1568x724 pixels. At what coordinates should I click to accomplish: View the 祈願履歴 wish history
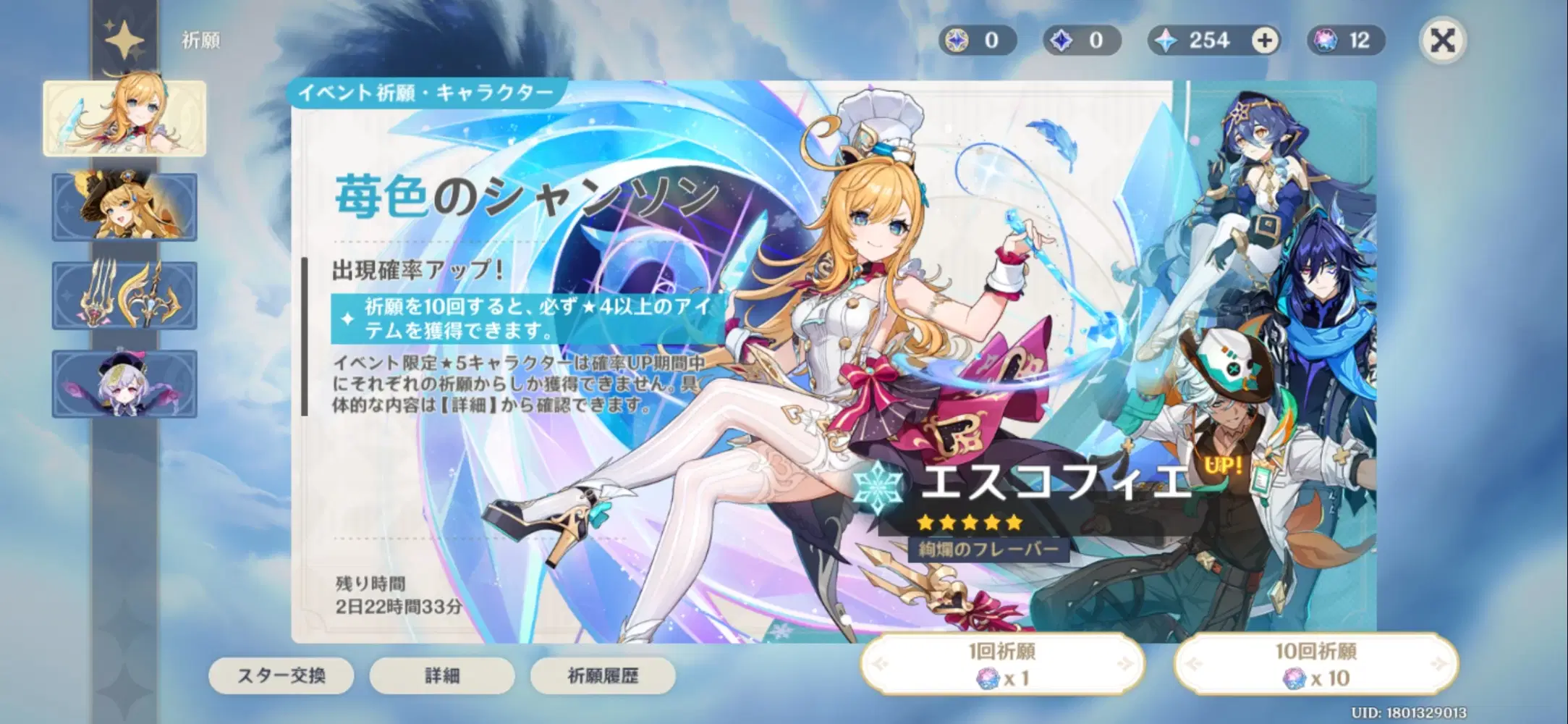pyautogui.click(x=603, y=676)
